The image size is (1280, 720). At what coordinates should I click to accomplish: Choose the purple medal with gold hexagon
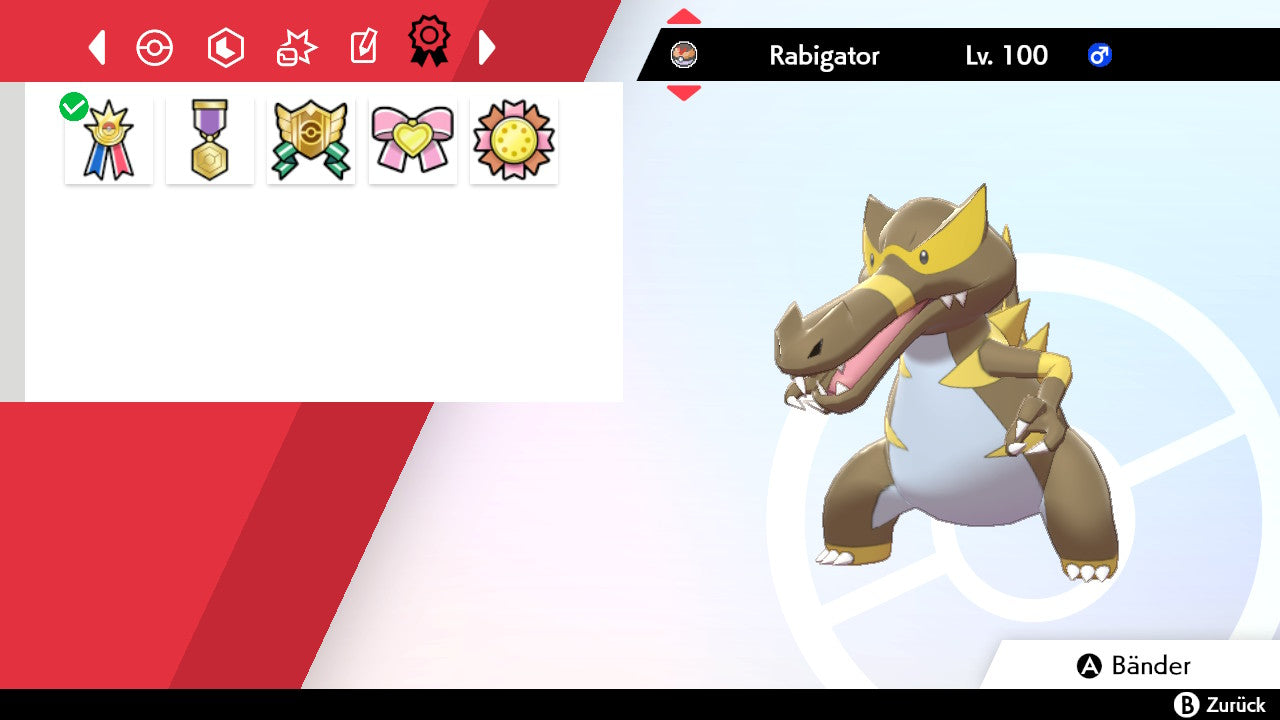coord(210,140)
